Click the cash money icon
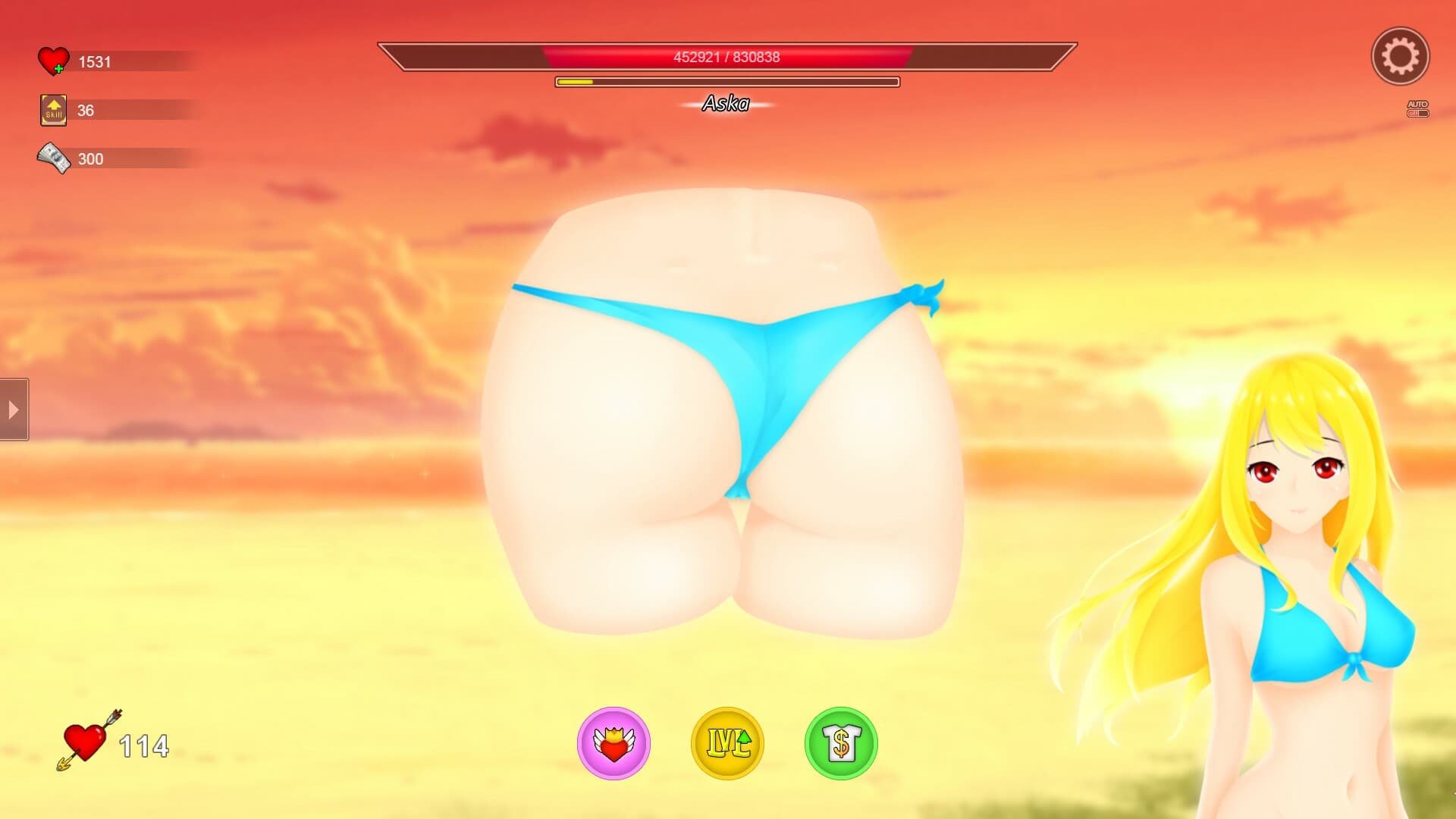 pos(53,158)
